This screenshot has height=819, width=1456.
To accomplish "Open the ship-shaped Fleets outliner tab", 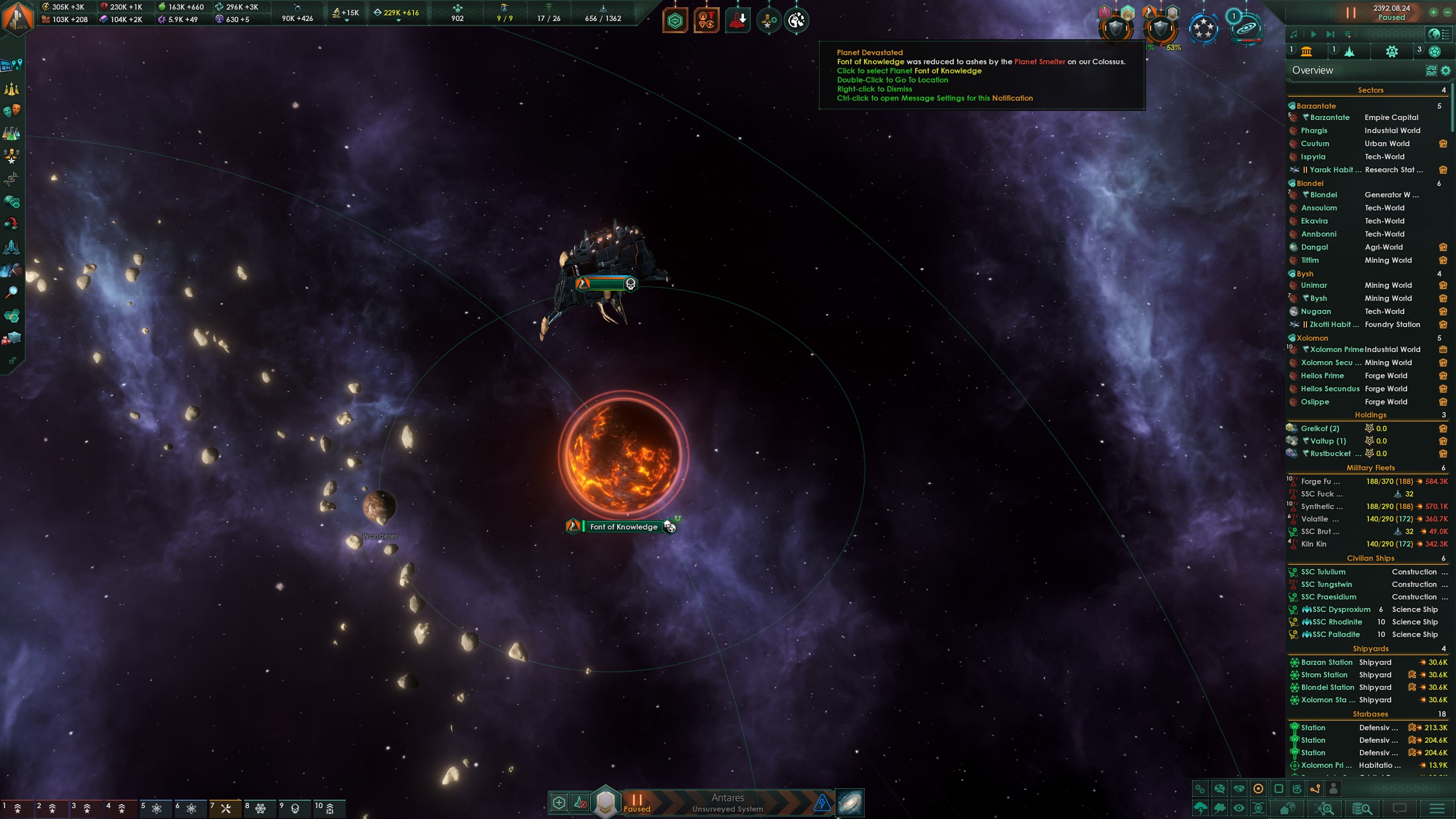I will (x=1349, y=52).
